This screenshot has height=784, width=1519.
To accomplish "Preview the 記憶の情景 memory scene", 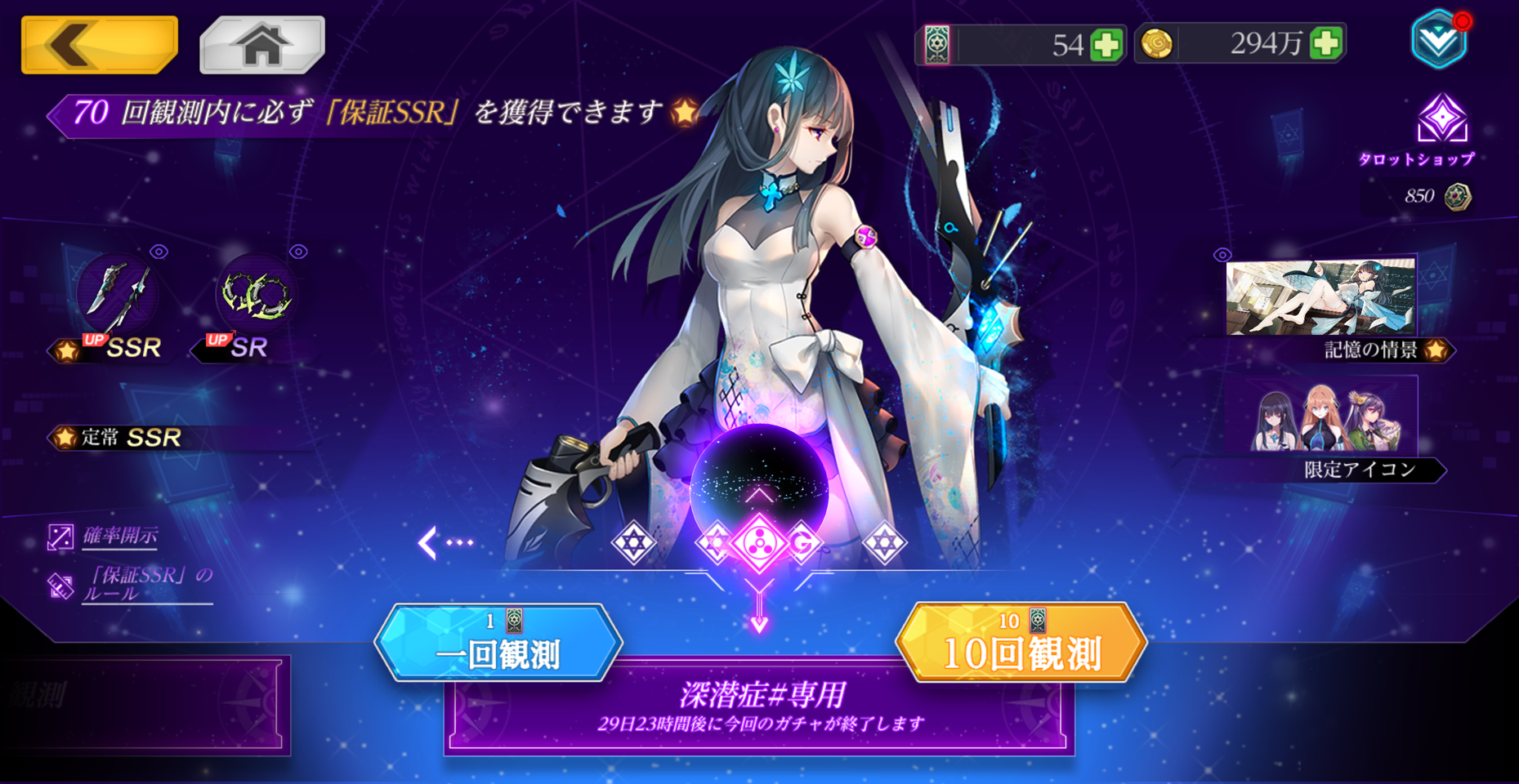I will pyautogui.click(x=1320, y=298).
